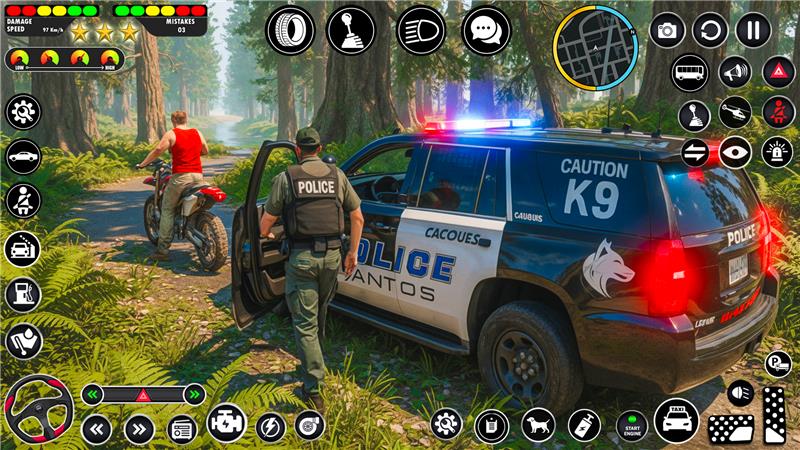The height and width of the screenshot is (450, 800).
Task: Sound the megaphone horn
Action: pyautogui.click(x=735, y=72)
